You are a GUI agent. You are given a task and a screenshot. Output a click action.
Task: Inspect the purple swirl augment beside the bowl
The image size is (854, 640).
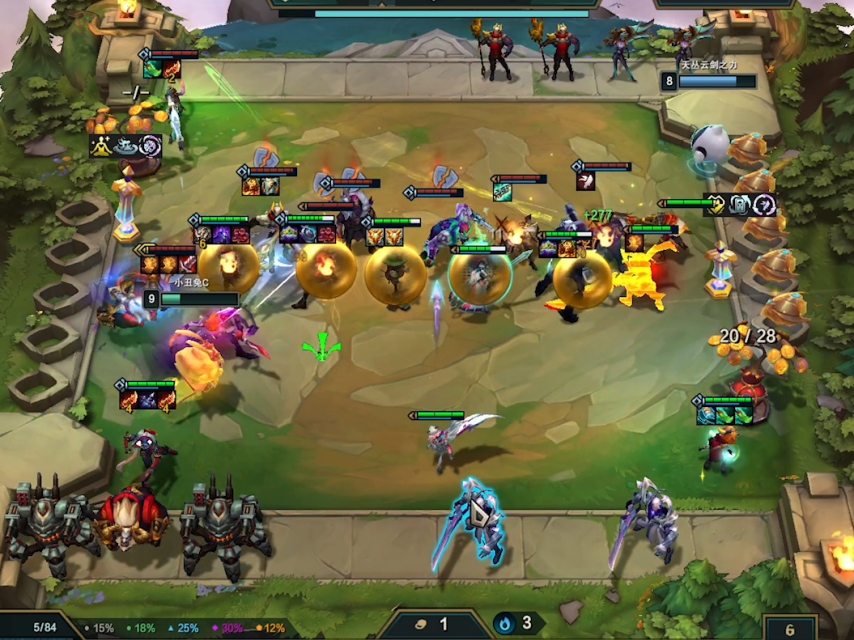pos(150,146)
